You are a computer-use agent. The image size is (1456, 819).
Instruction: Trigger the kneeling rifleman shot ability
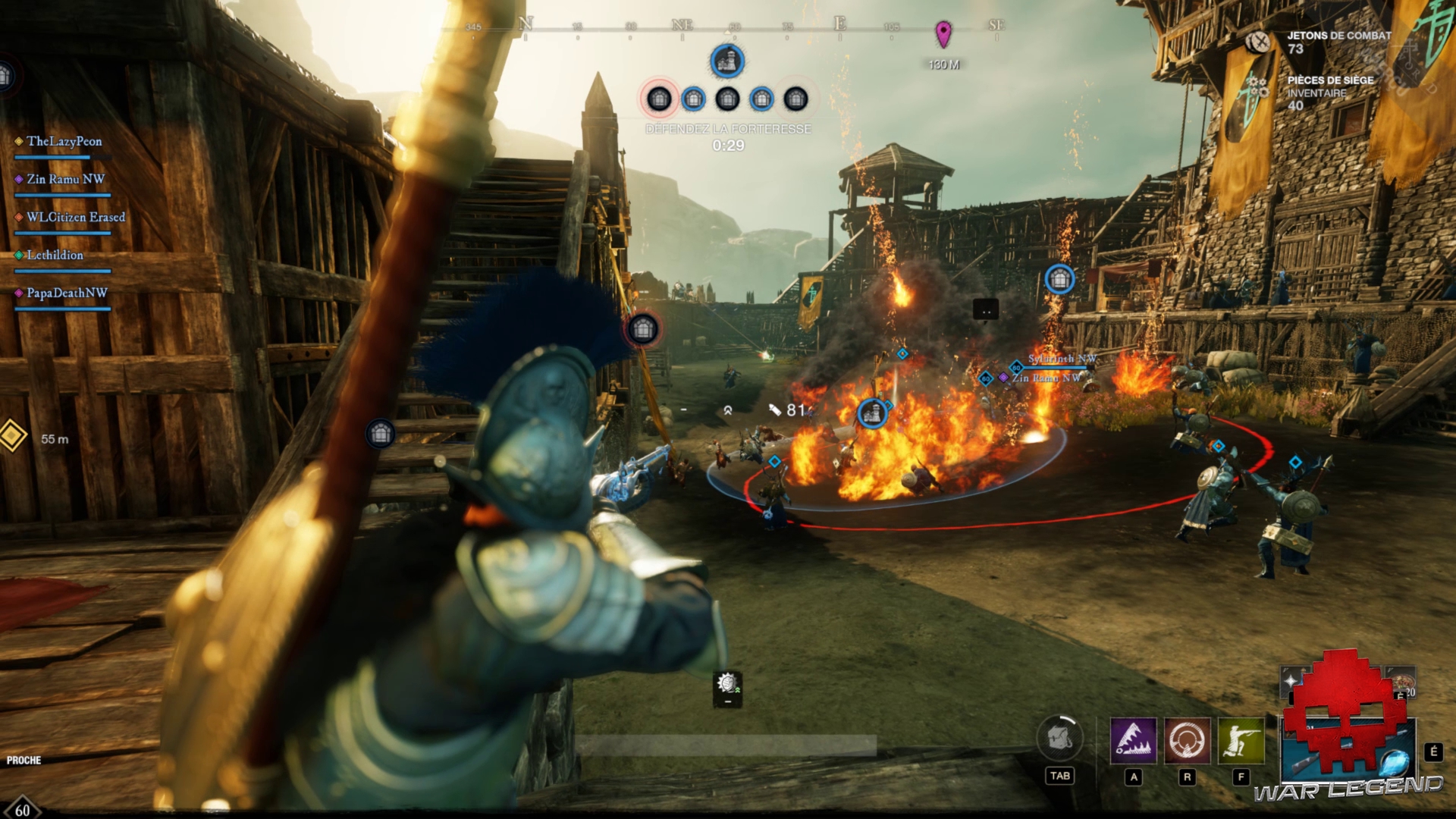point(1241,740)
